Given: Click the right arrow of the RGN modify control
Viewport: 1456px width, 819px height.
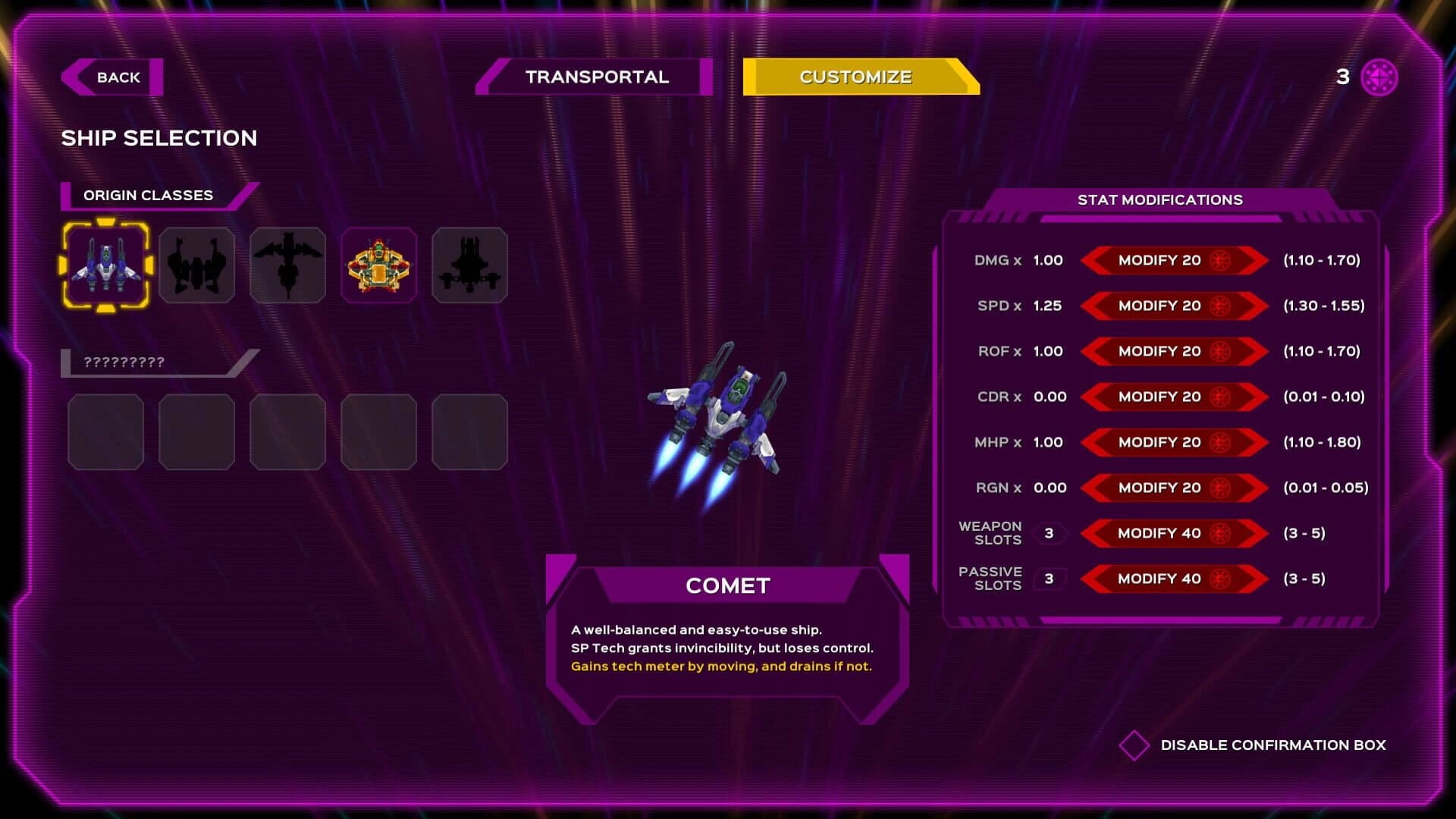Looking at the screenshot, I should [x=1255, y=488].
